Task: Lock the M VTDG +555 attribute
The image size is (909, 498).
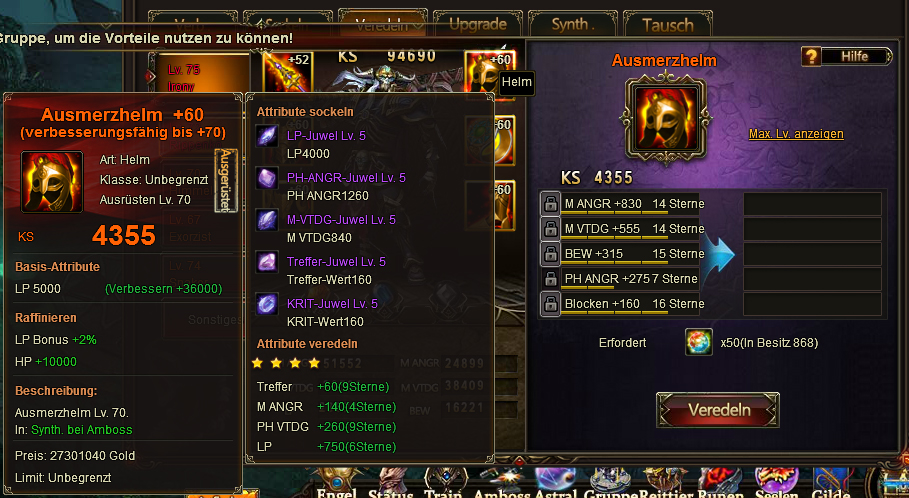Action: click(550, 229)
